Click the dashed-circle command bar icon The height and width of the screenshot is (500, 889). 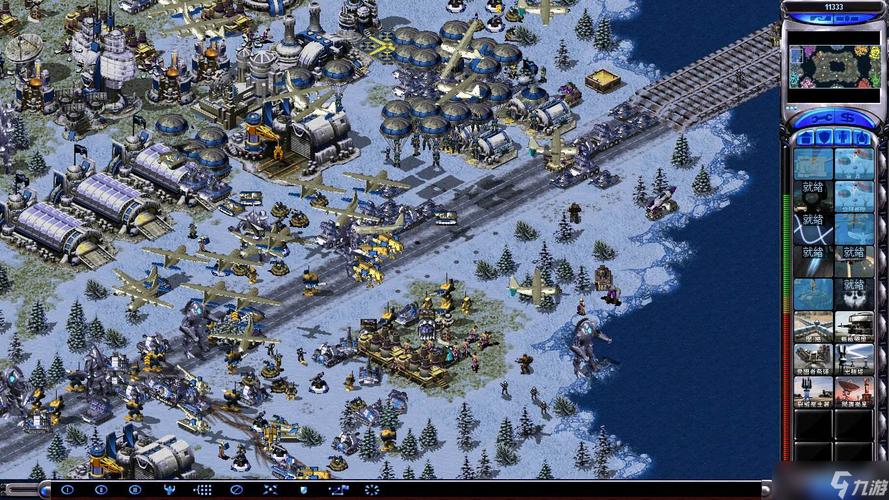pos(372,490)
